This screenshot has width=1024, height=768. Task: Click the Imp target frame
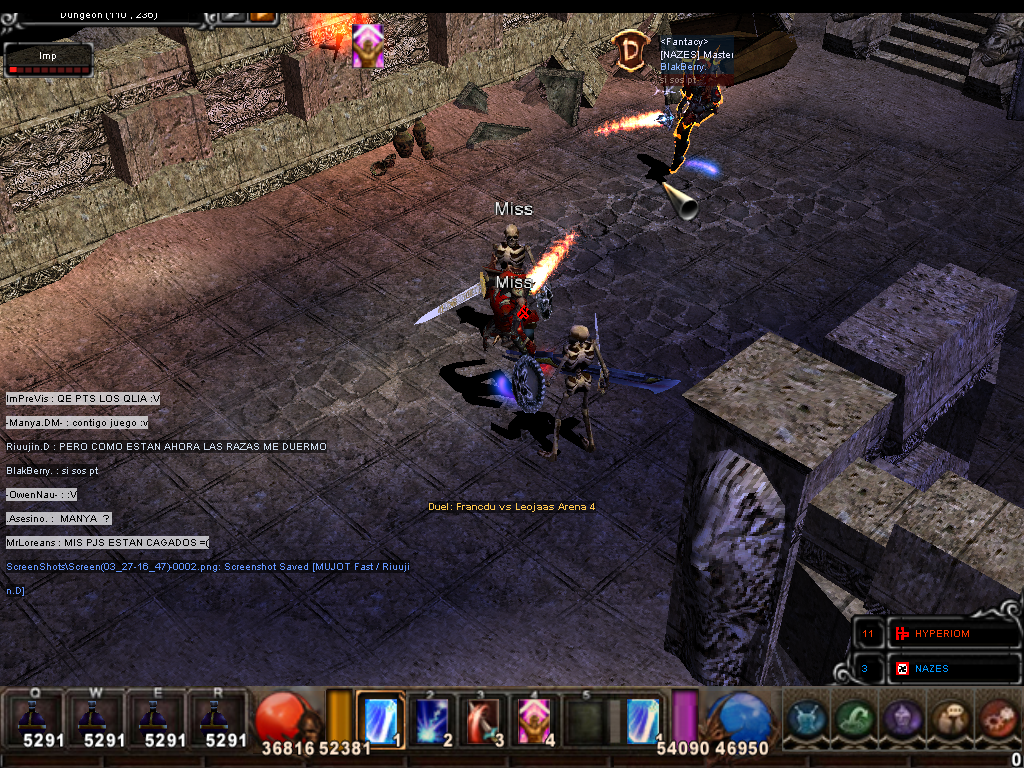click(x=48, y=60)
